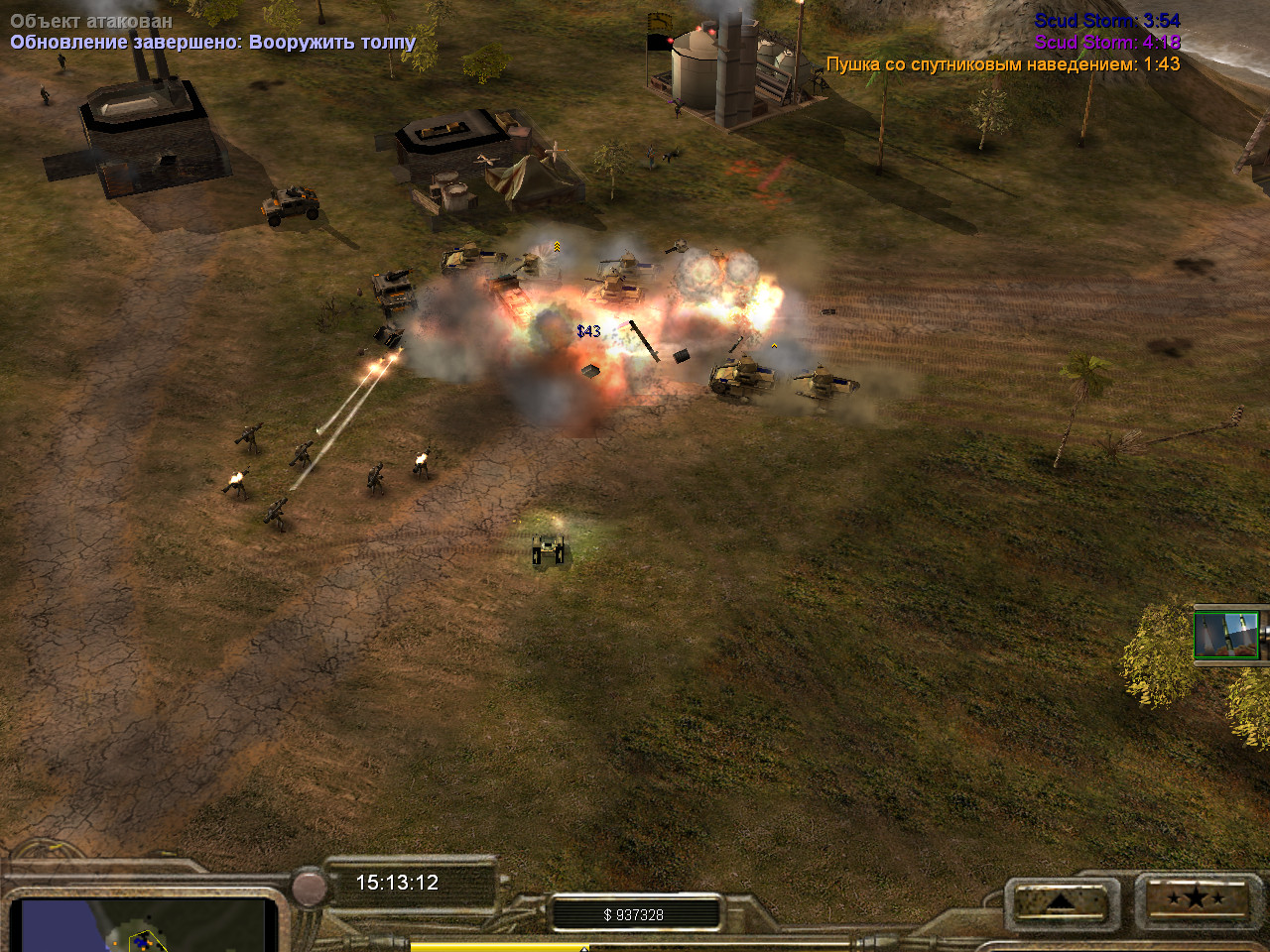Image resolution: width=1270 pixels, height=952 pixels.
Task: Click the minimap in the bottom-left panel
Action: (144, 924)
